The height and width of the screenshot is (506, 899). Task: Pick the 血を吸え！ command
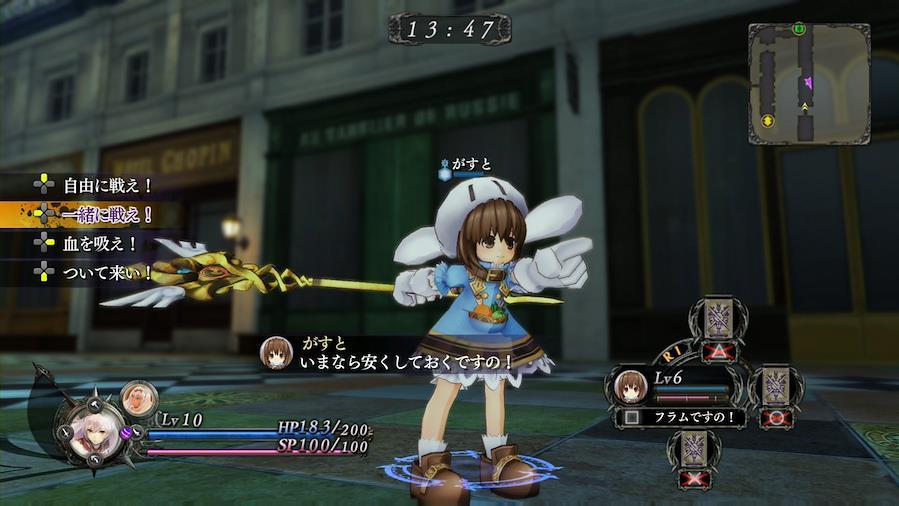coord(100,243)
